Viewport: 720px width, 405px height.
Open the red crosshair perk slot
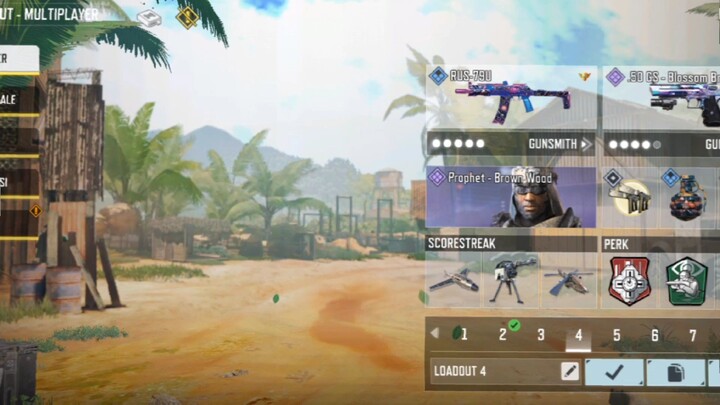(629, 281)
